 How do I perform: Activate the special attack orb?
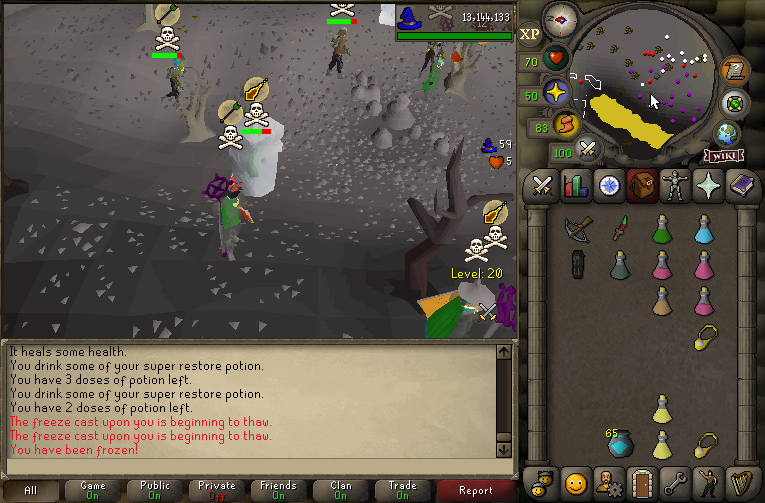tap(588, 151)
